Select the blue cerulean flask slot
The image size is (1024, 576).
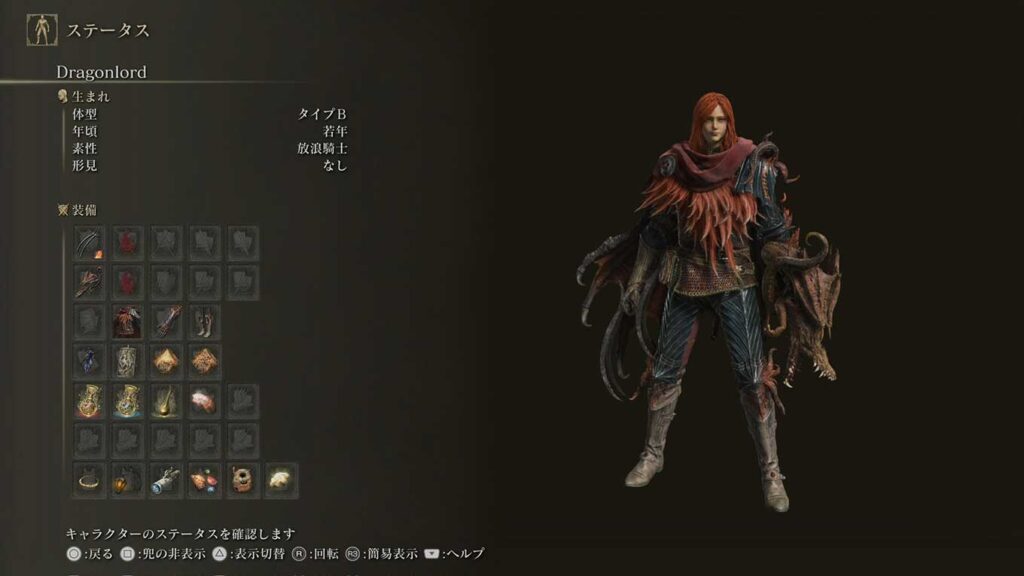click(x=127, y=400)
